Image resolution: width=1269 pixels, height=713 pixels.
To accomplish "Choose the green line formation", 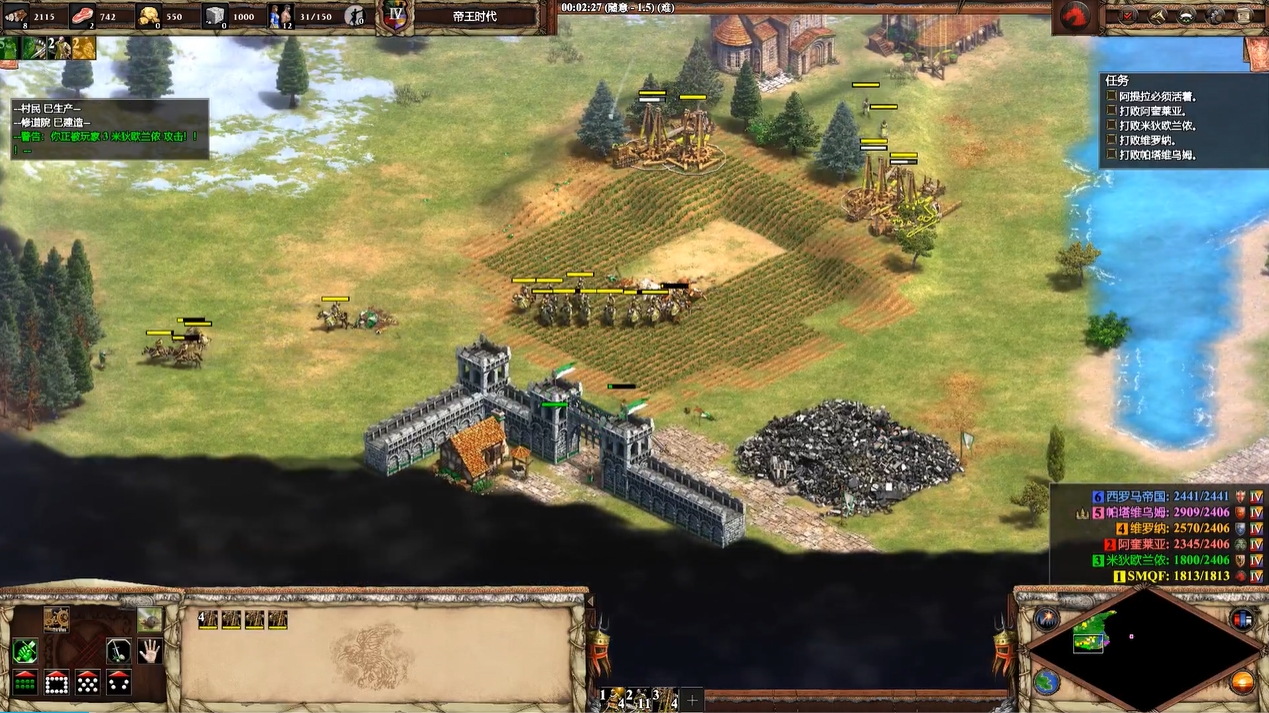I will tap(25, 683).
